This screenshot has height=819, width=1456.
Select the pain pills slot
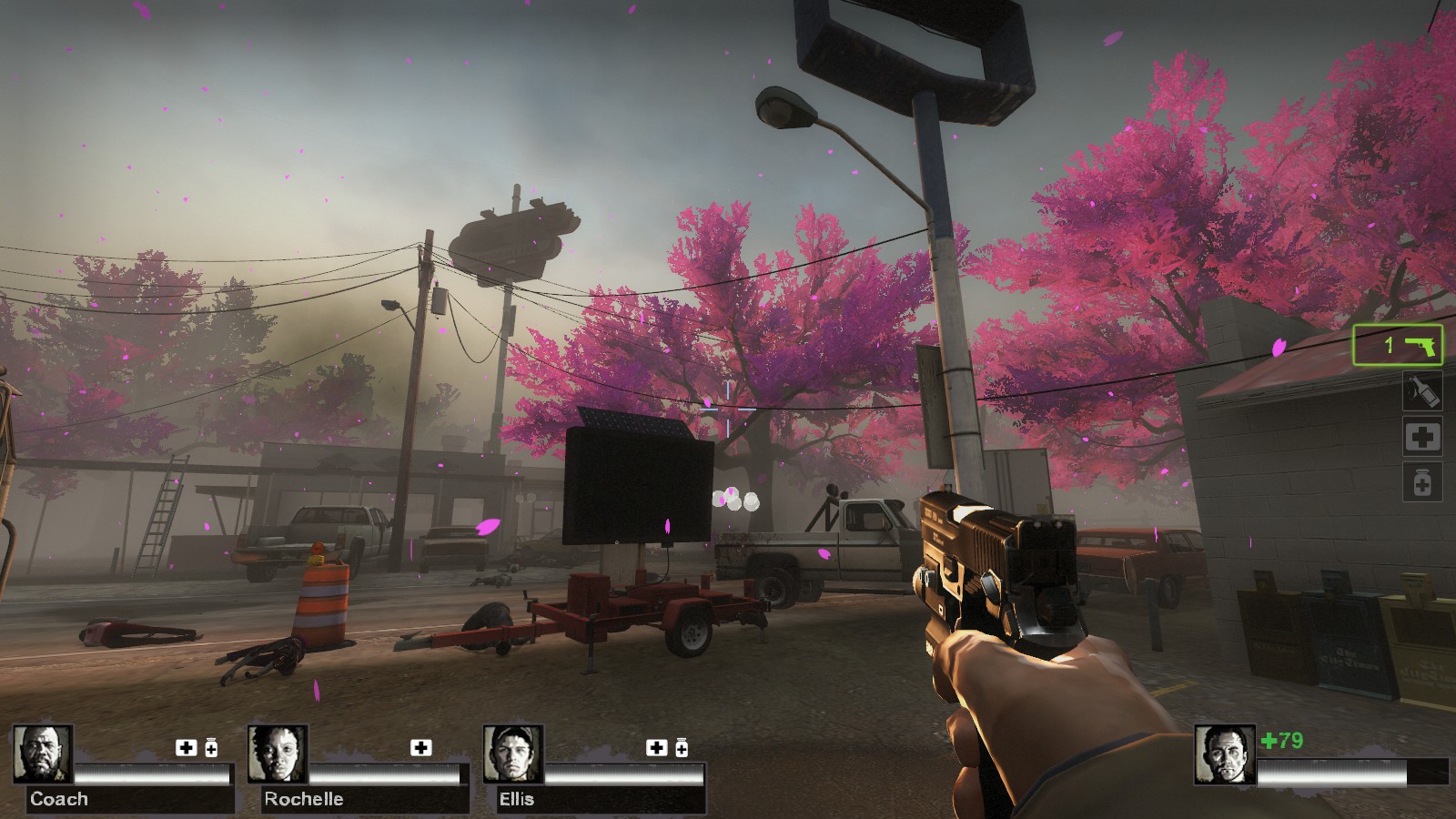coord(1421,481)
